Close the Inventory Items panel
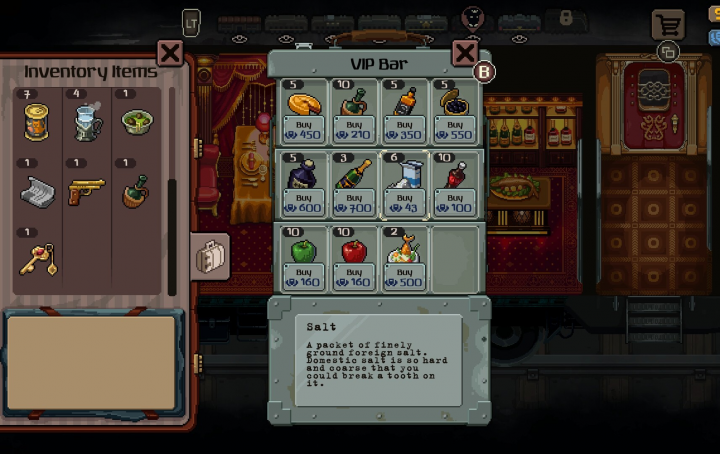 coord(170,54)
